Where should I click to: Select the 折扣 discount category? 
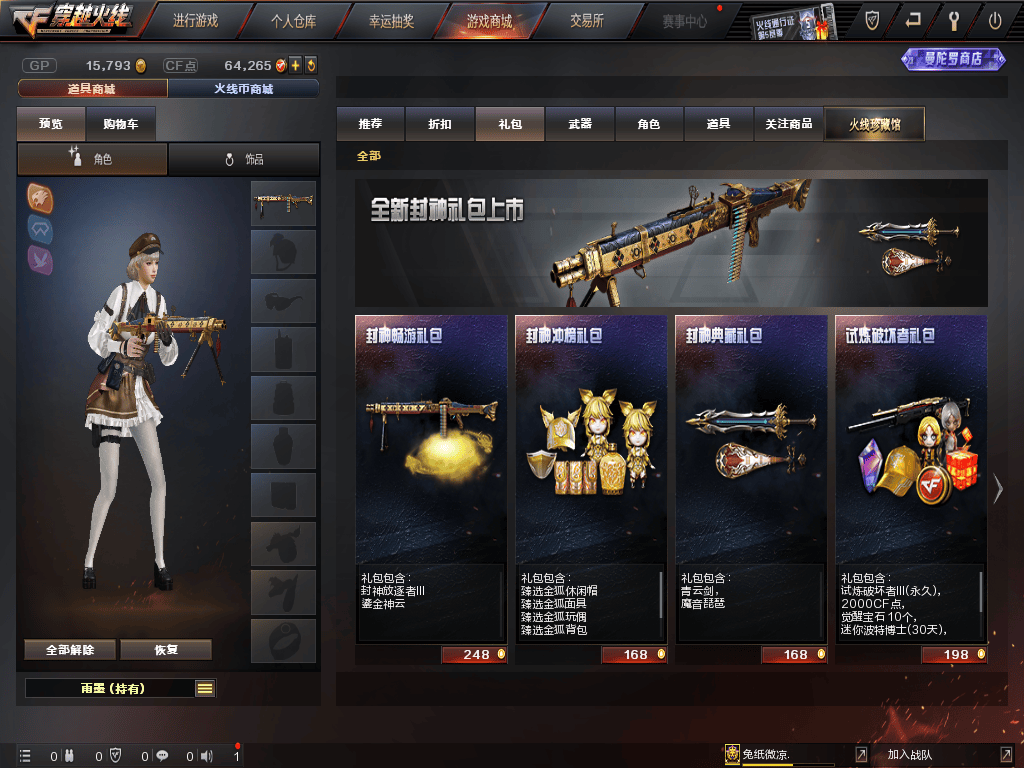[440, 124]
